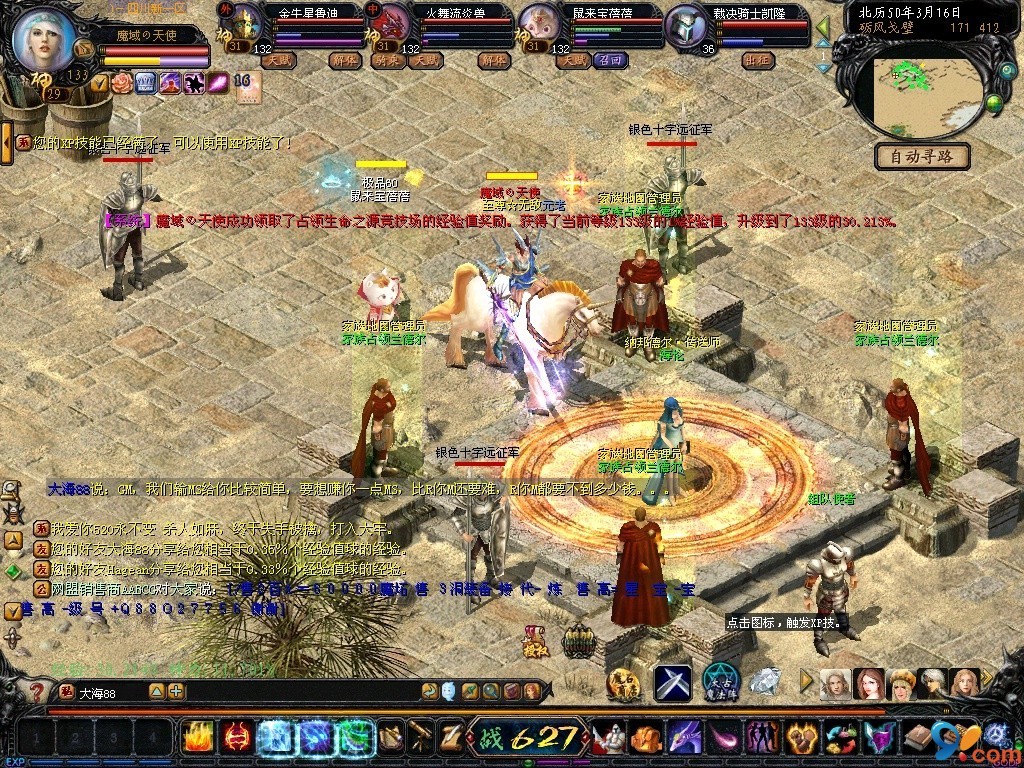Click the green globe button beside the minimap
Viewport: 1024px width, 768px height.
pos(994,102)
